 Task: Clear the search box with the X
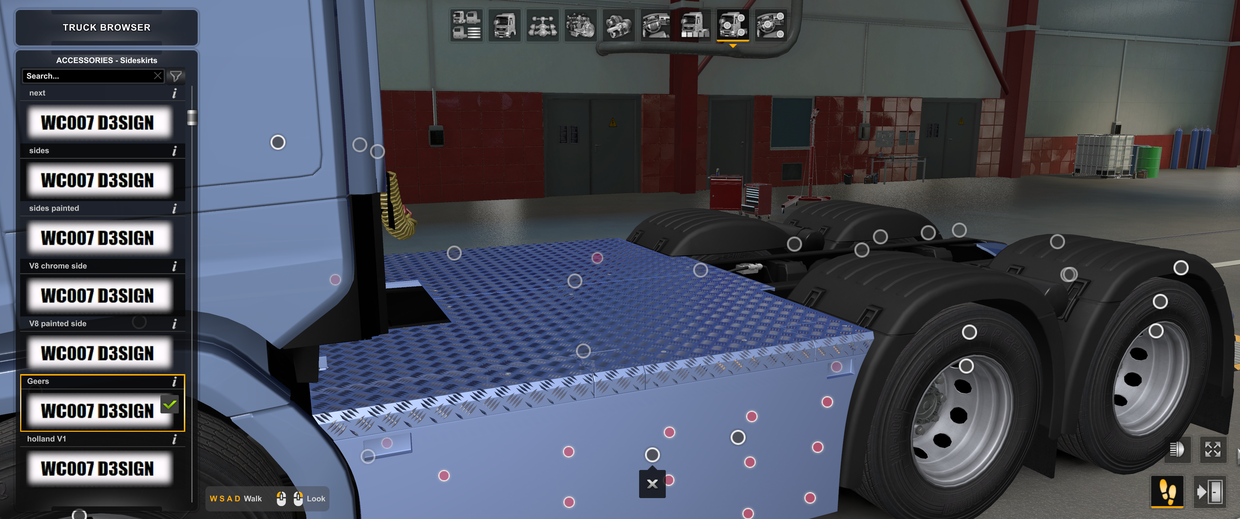click(157, 76)
